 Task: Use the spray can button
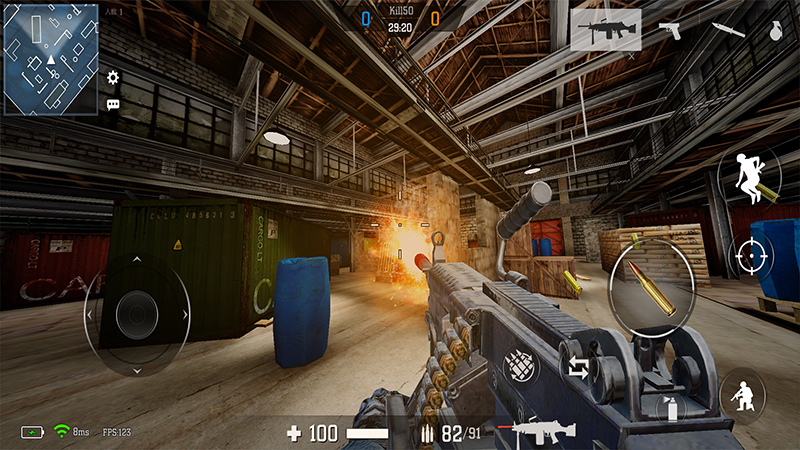pos(671,408)
